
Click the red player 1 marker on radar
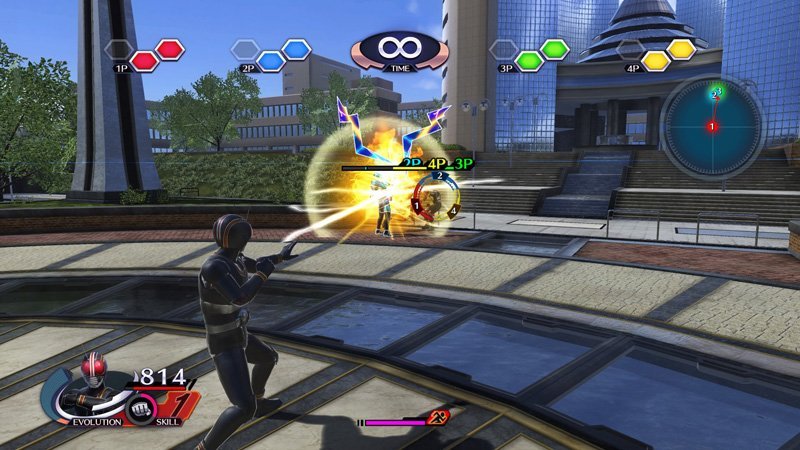pyautogui.click(x=712, y=128)
